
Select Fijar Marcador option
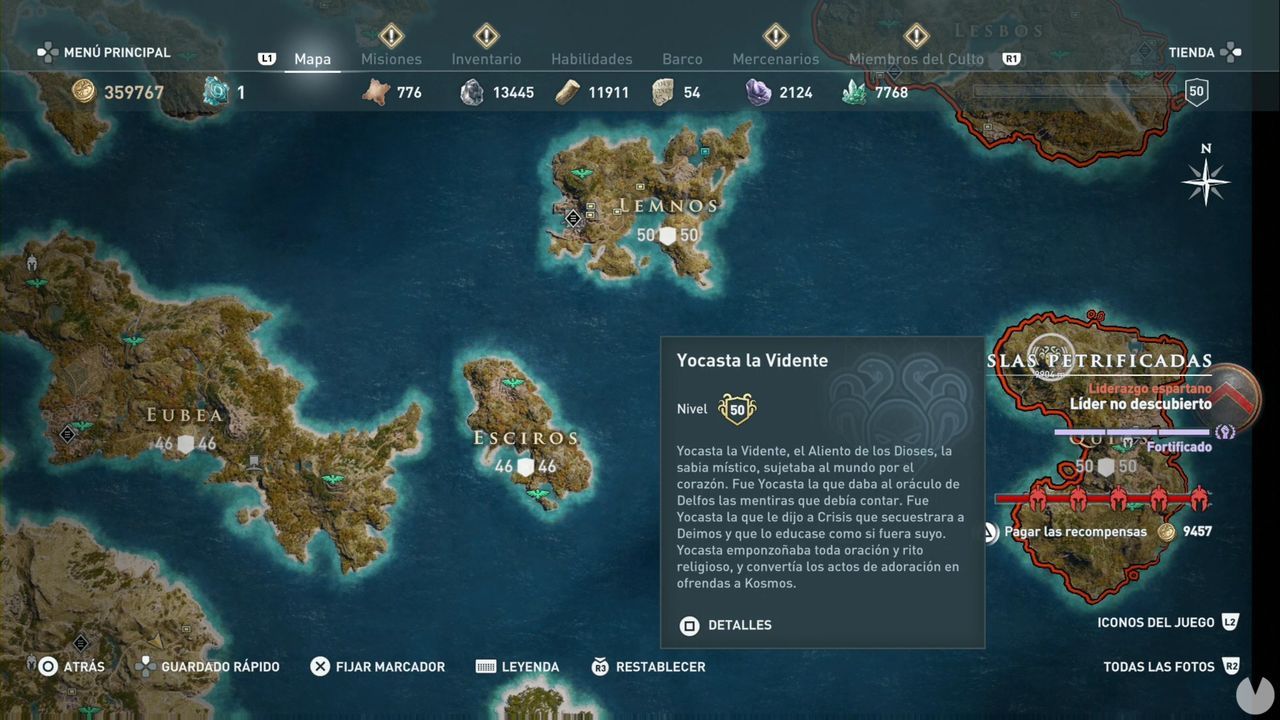coord(390,667)
